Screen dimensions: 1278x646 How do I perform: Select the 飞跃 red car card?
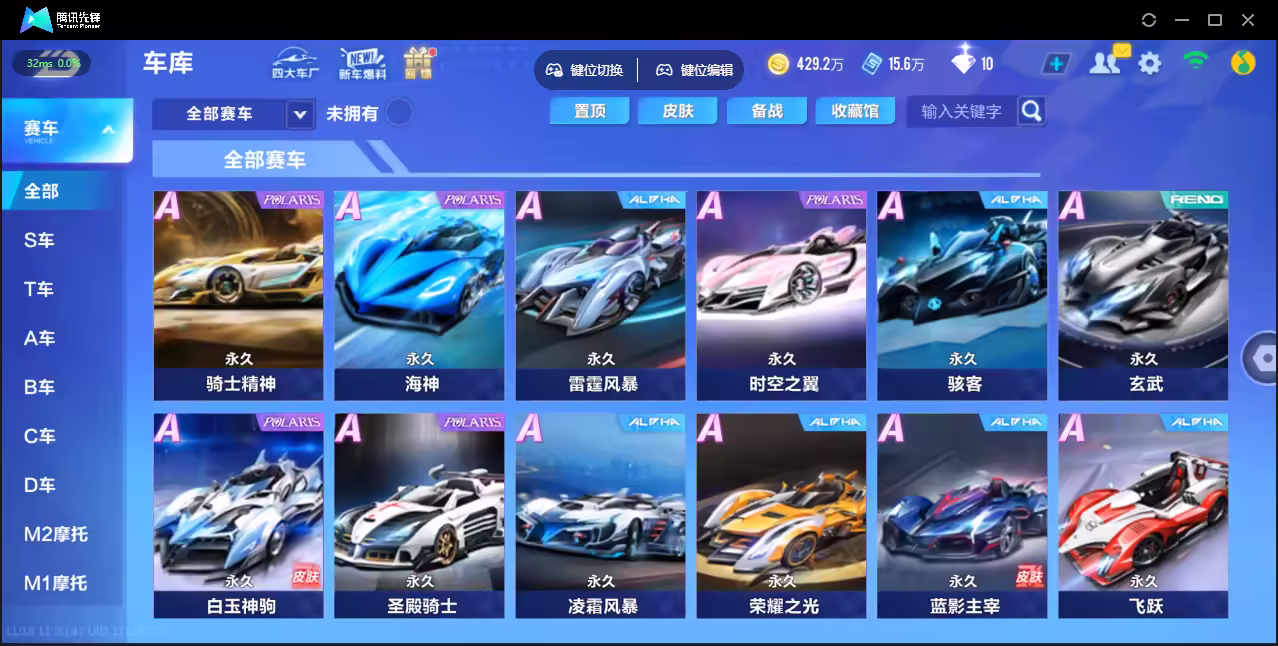point(1143,516)
